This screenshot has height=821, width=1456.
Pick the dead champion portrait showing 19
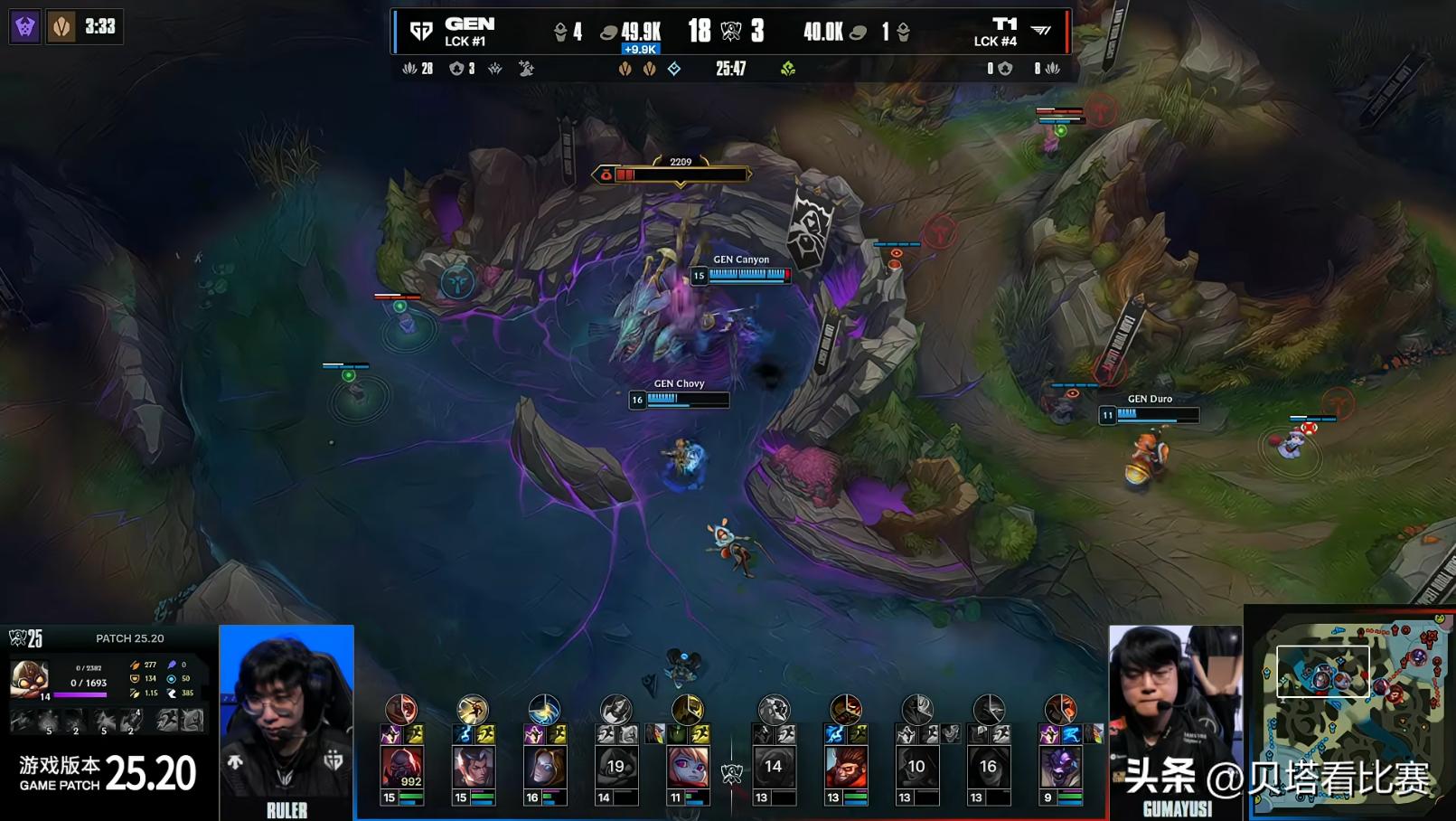(x=615, y=767)
